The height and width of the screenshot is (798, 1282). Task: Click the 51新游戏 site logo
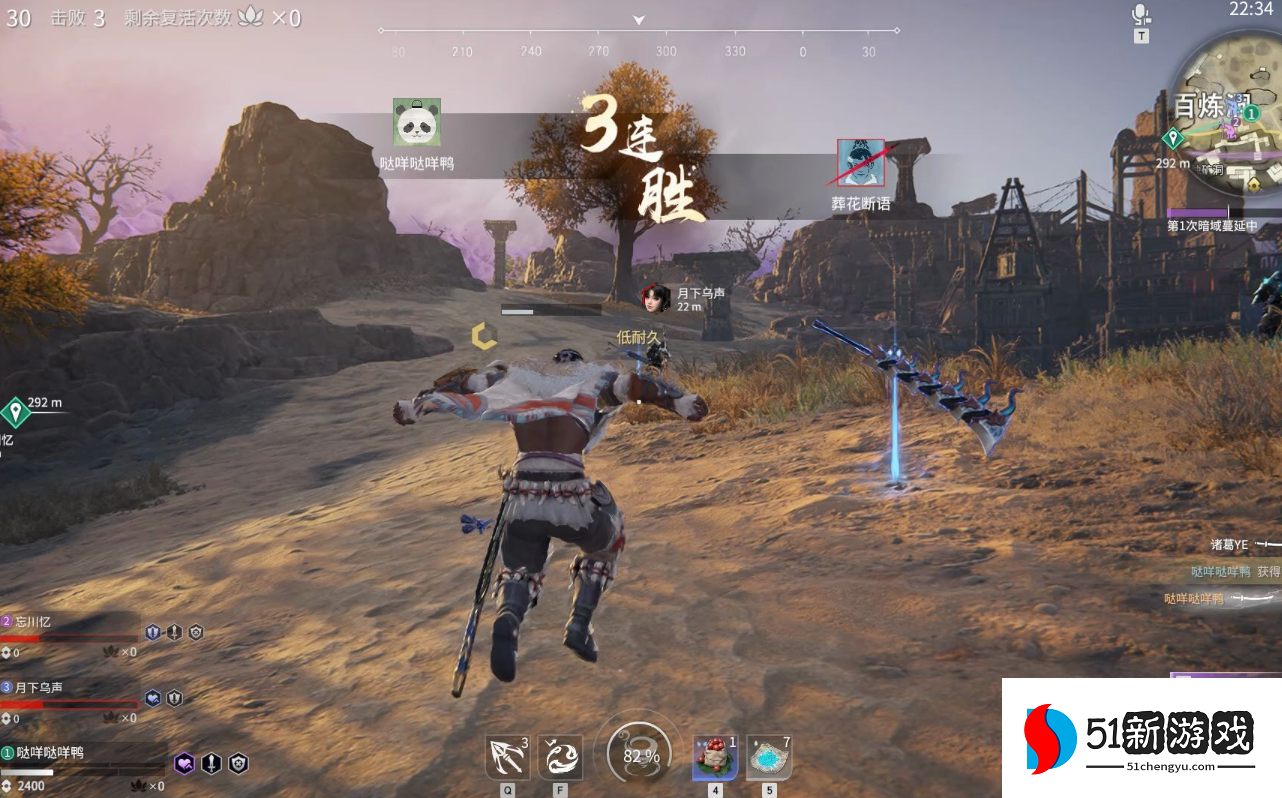click(x=1140, y=738)
